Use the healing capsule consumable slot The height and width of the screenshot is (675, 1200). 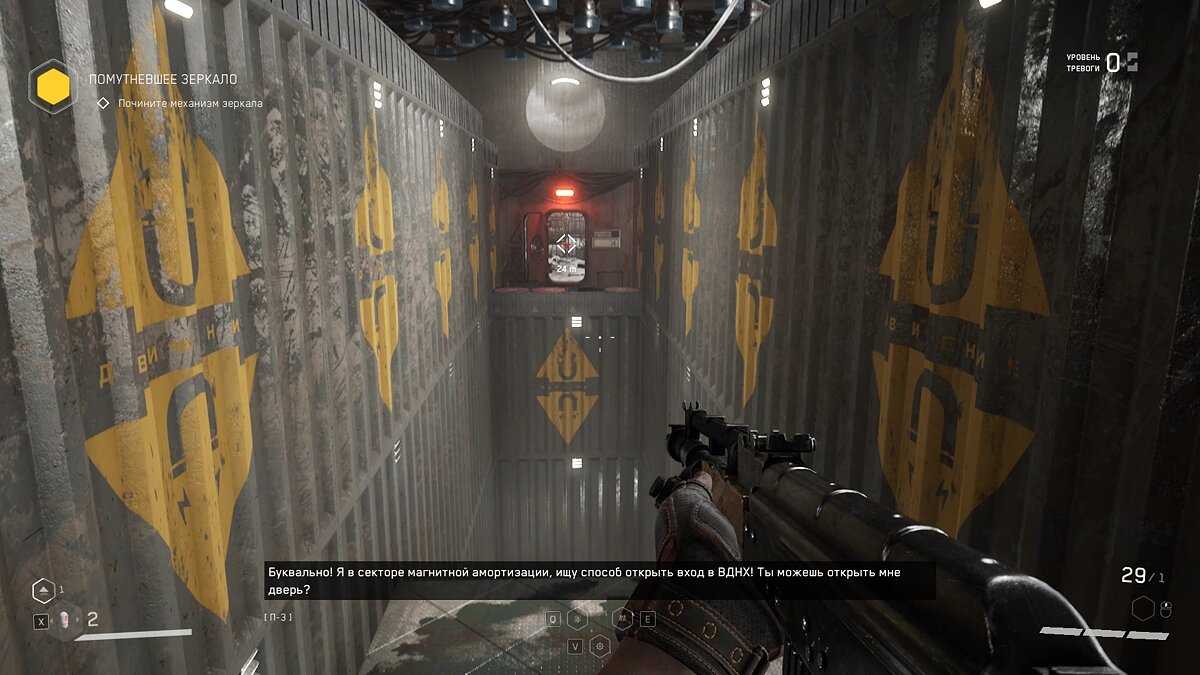[65, 621]
